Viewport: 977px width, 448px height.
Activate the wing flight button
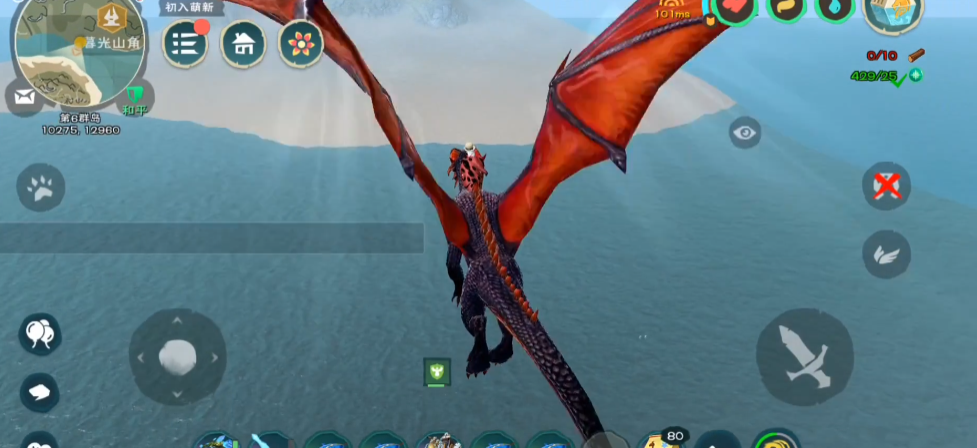click(x=886, y=254)
